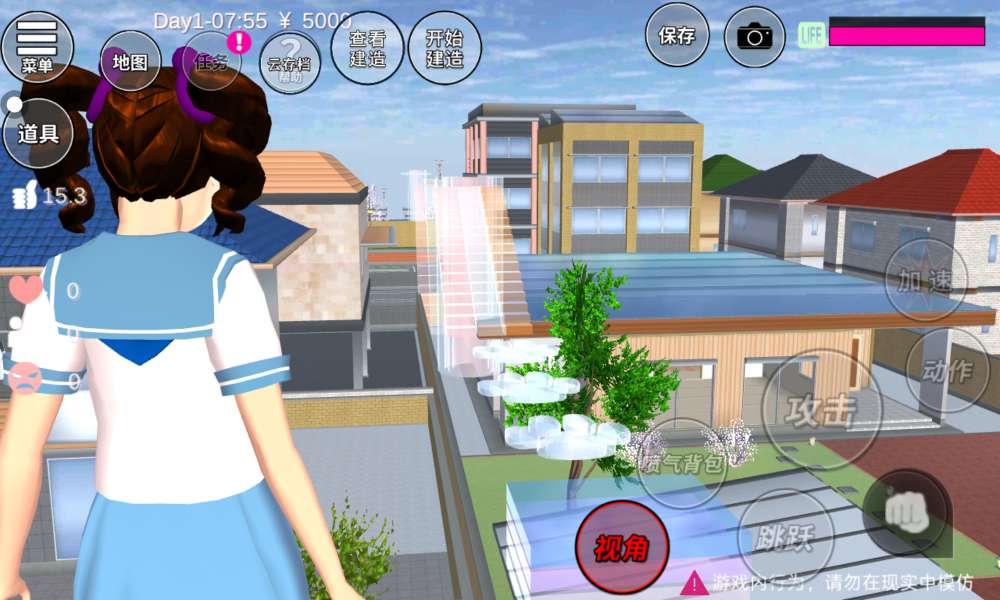The image size is (1000, 600).
Task: Select 查看建造 to view buildings
Action: click(x=367, y=48)
